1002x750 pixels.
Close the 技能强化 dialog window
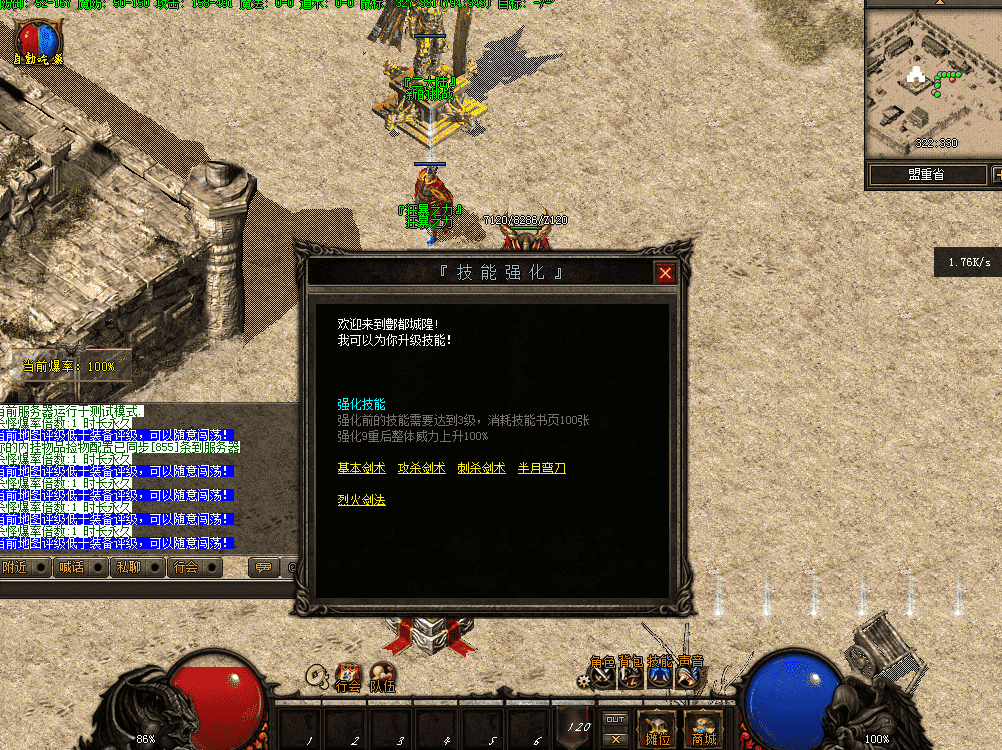click(x=665, y=273)
